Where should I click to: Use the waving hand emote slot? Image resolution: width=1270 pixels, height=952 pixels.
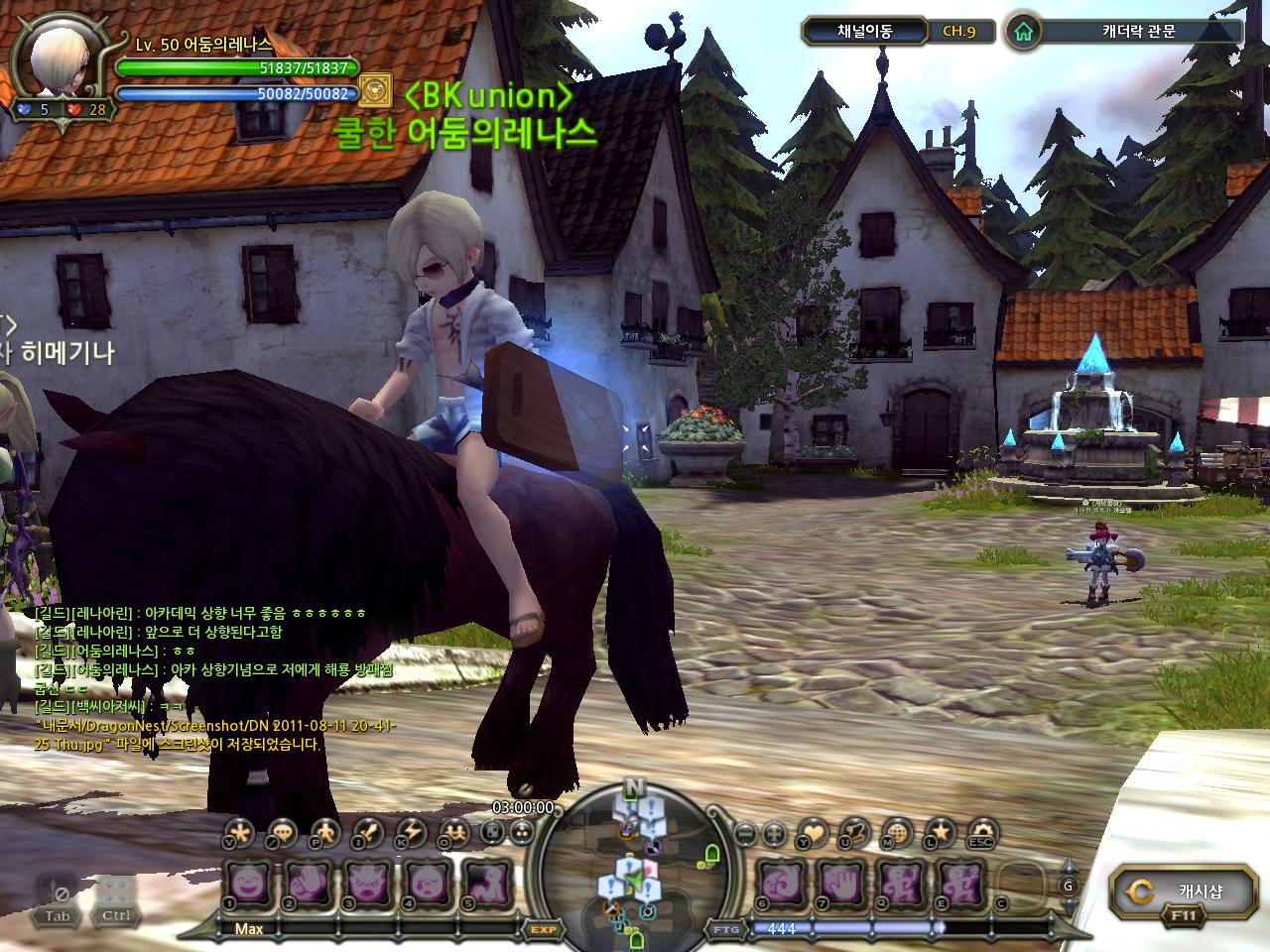pyautogui.click(x=309, y=883)
